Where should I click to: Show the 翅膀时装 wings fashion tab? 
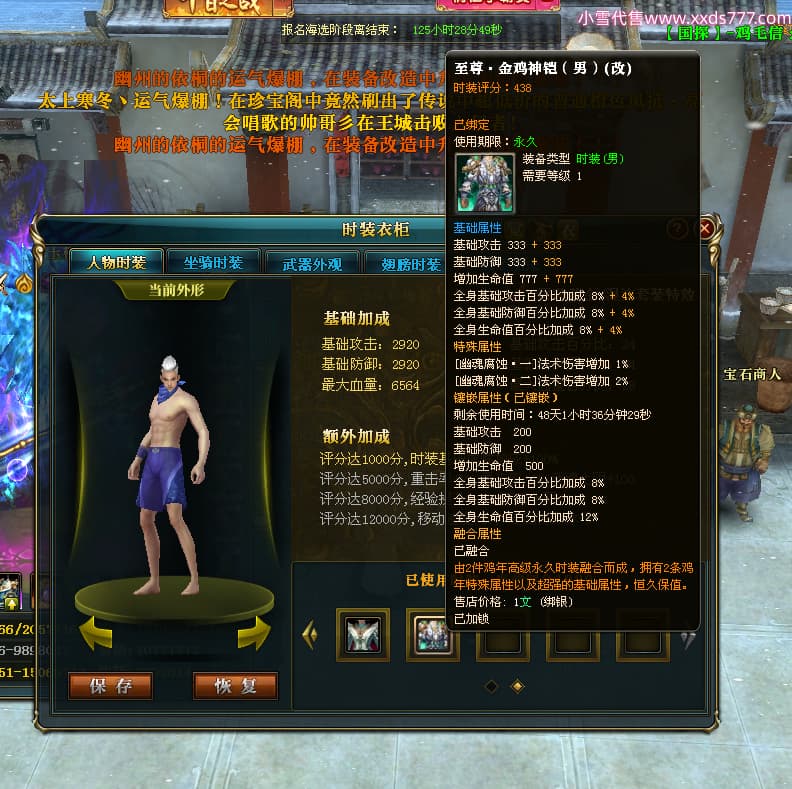(x=410, y=264)
